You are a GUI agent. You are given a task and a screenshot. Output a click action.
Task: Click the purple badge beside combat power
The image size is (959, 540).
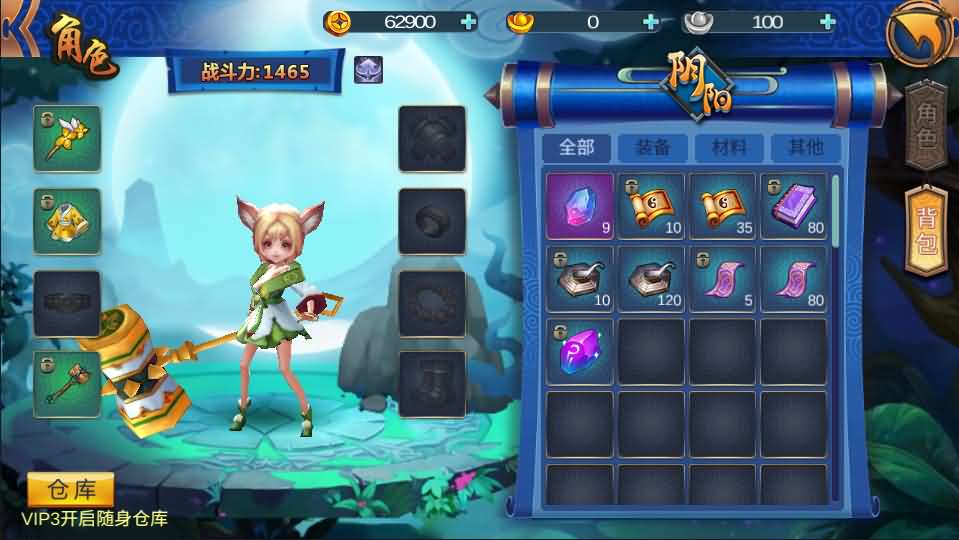(x=367, y=69)
